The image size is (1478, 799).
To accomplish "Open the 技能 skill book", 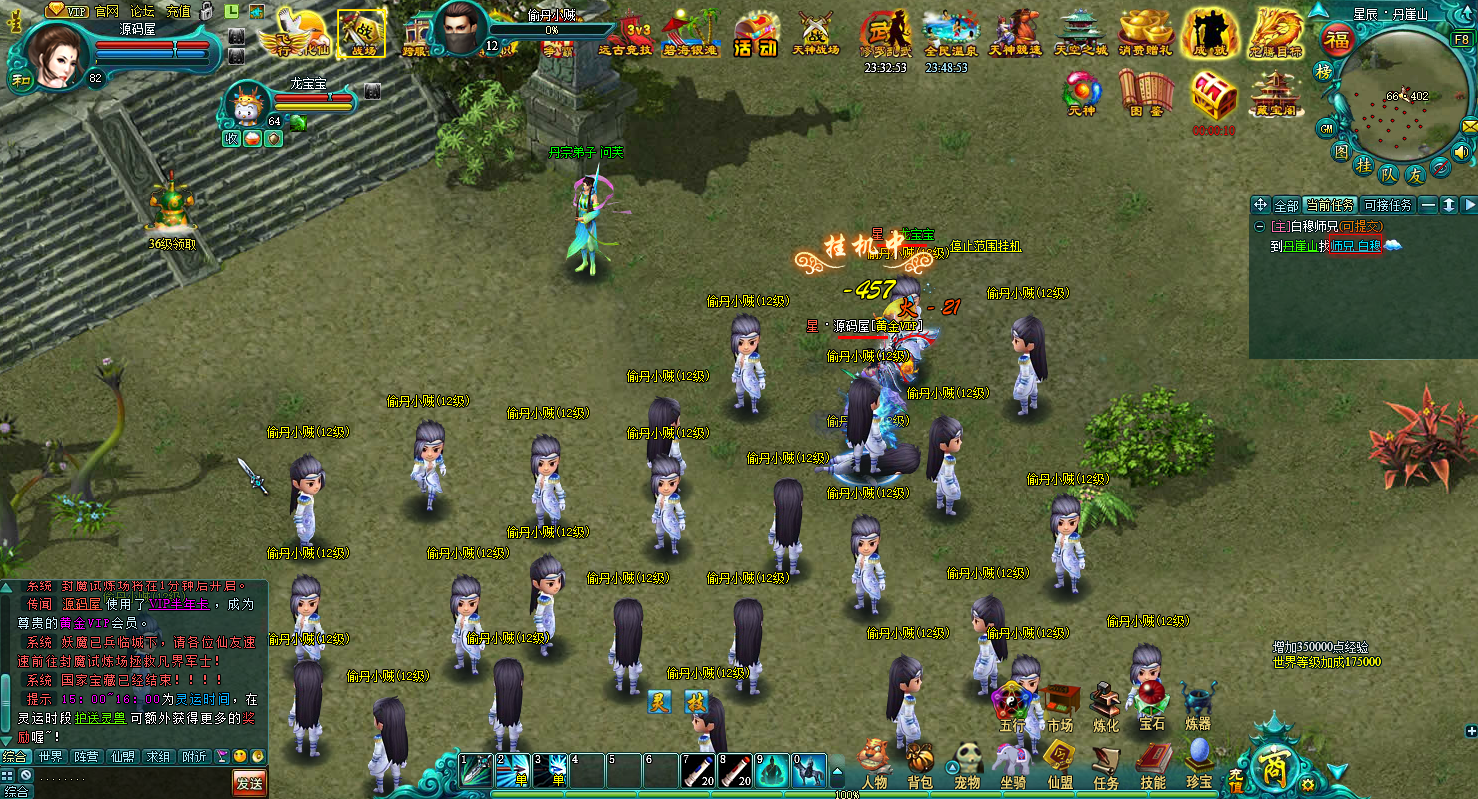I will (x=1153, y=763).
